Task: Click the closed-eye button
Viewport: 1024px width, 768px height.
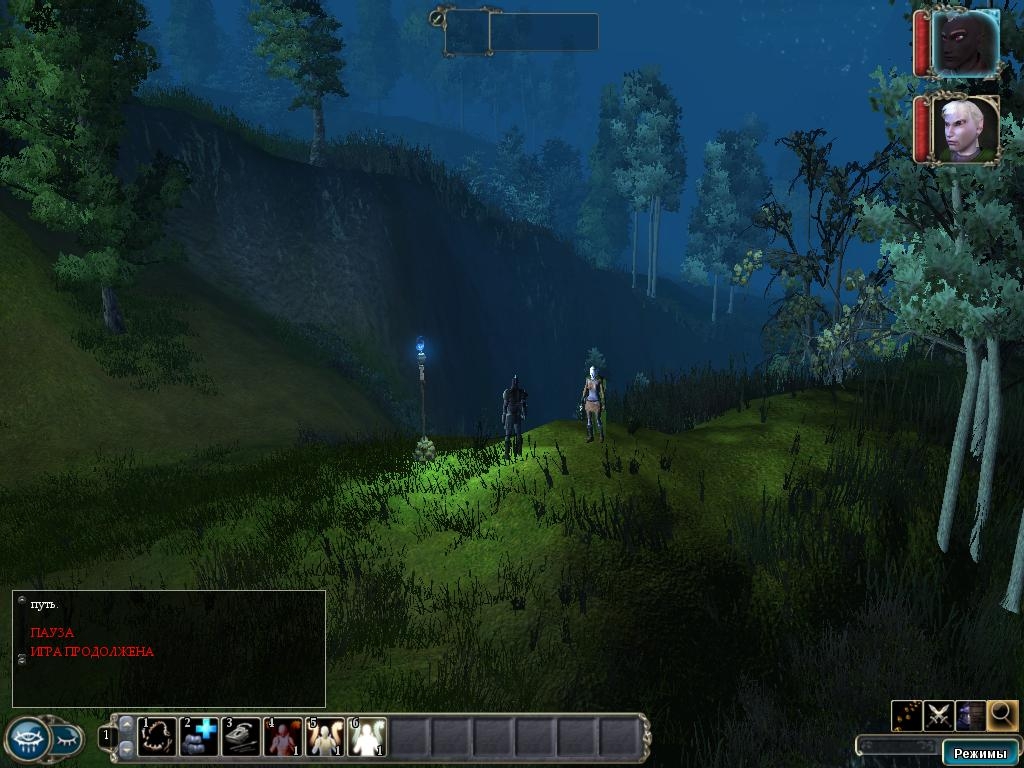Action: (x=66, y=739)
